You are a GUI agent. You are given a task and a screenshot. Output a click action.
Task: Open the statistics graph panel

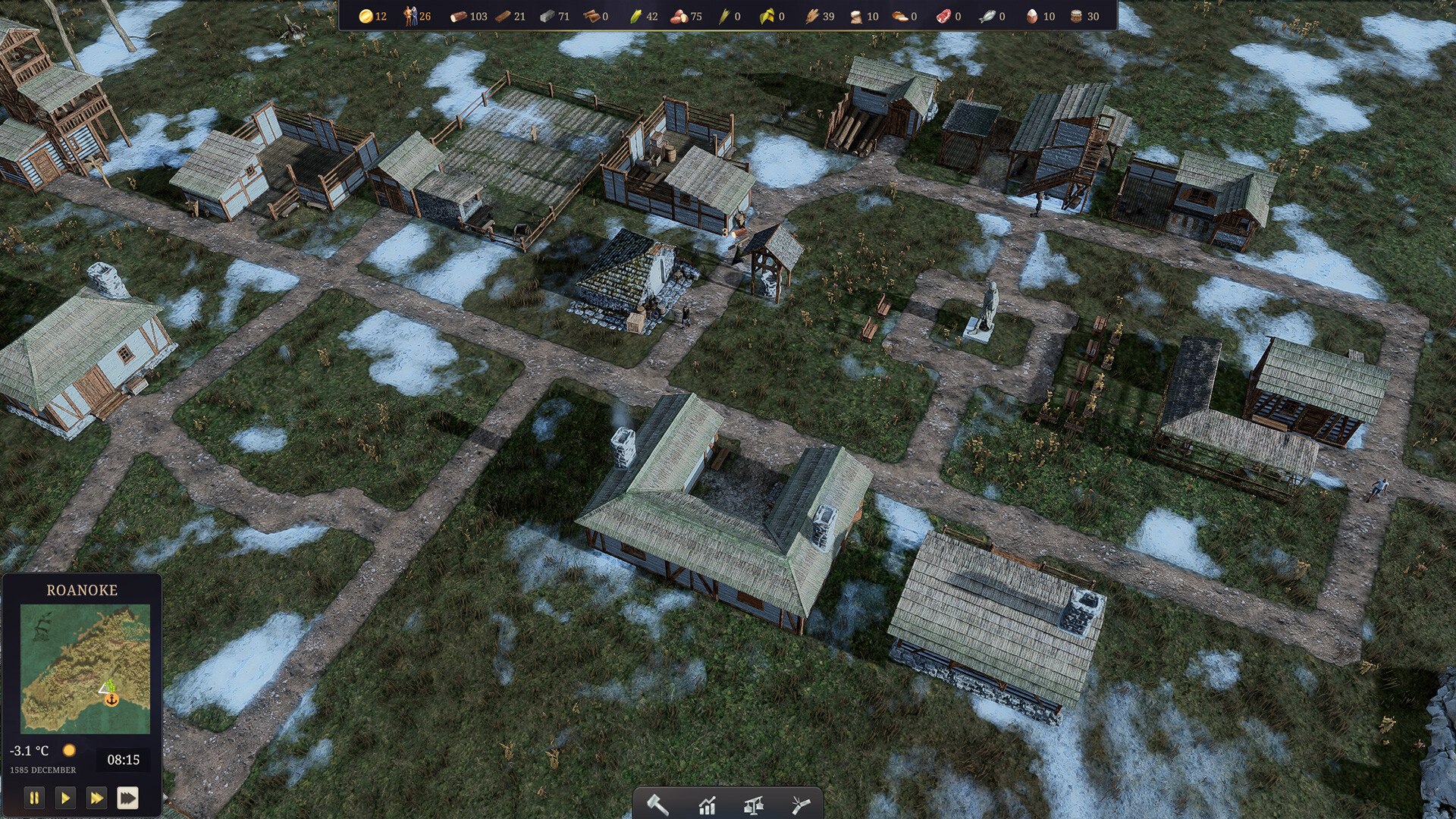tap(707, 805)
